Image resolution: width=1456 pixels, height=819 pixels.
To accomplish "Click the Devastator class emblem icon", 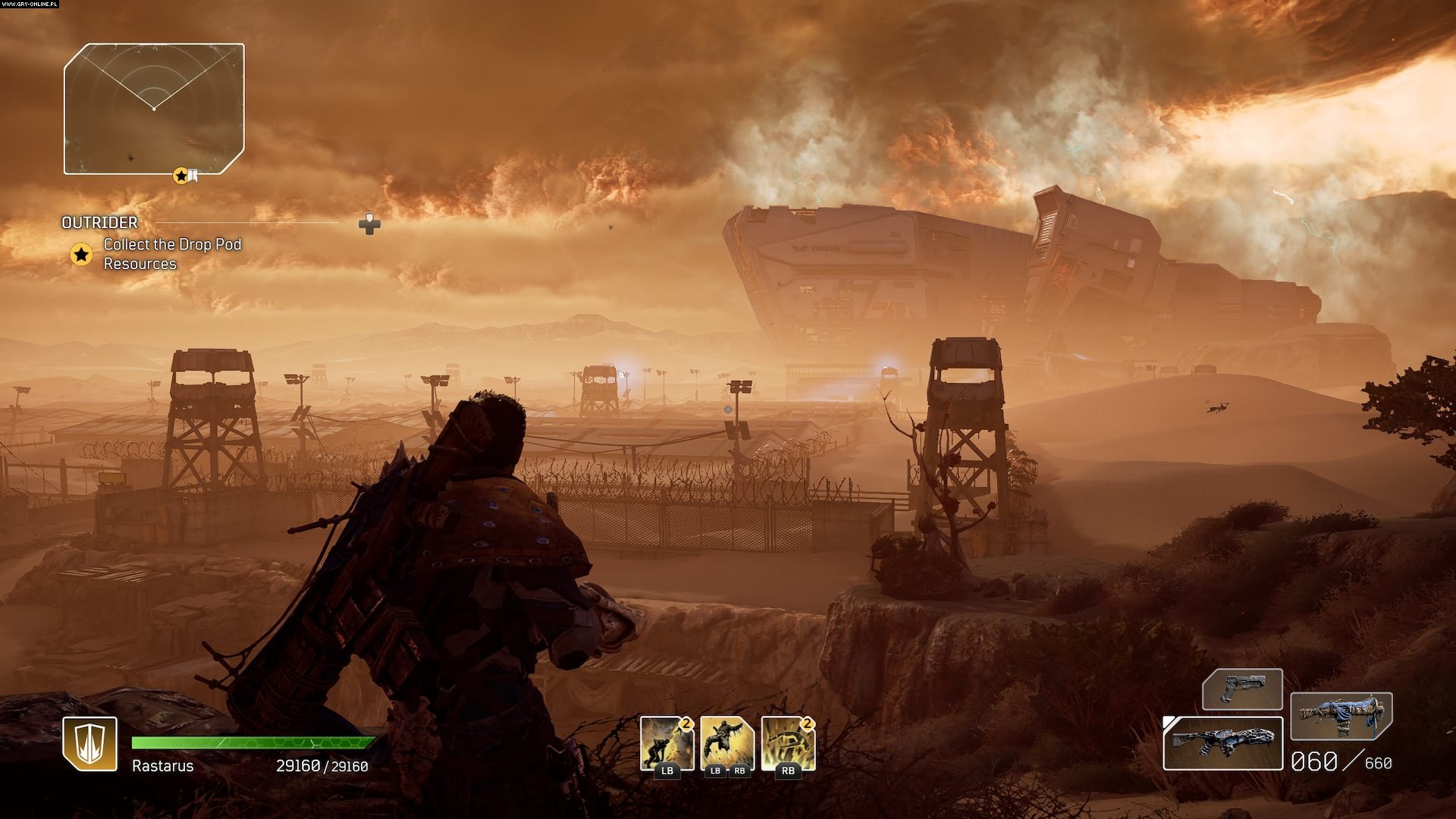I will tap(89, 743).
